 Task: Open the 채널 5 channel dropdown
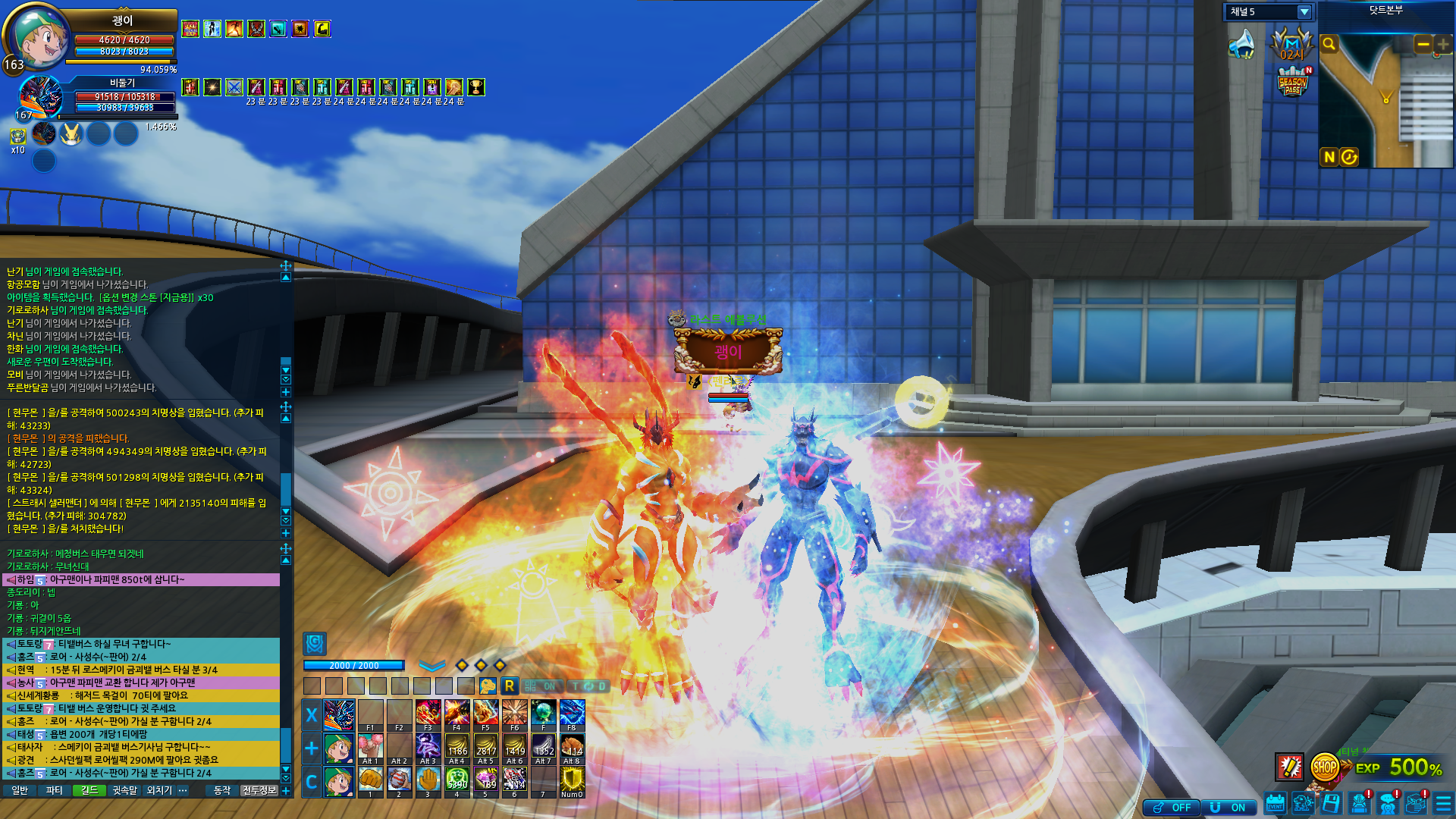pos(1304,12)
